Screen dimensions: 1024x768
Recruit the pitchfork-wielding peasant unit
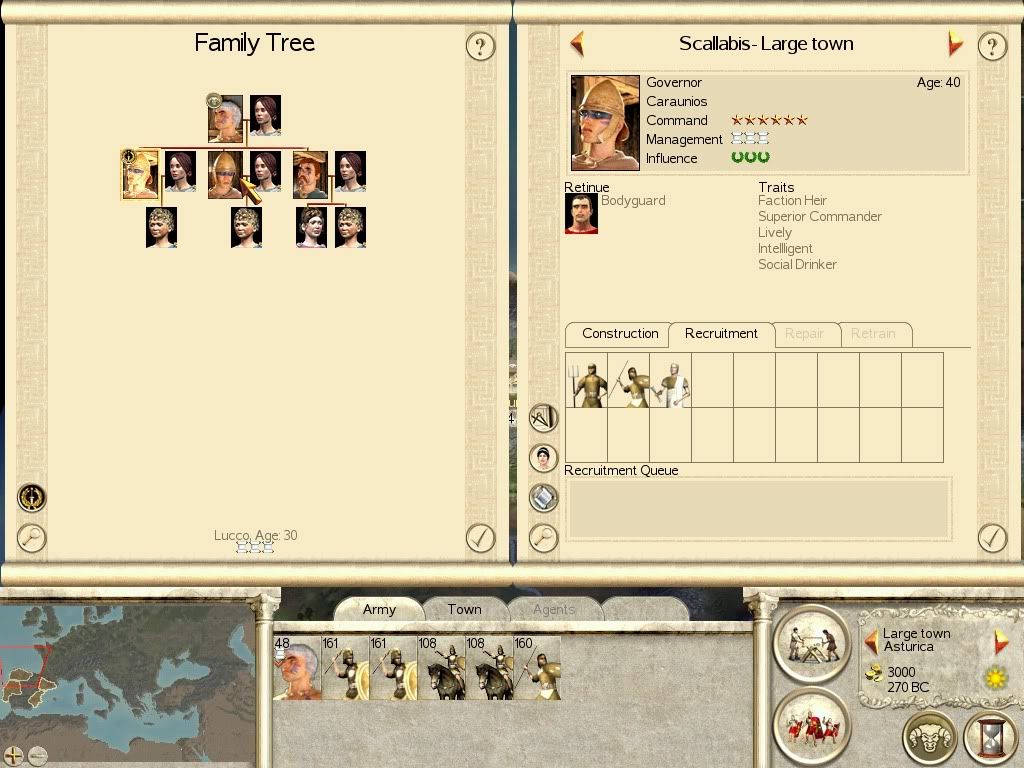click(587, 380)
